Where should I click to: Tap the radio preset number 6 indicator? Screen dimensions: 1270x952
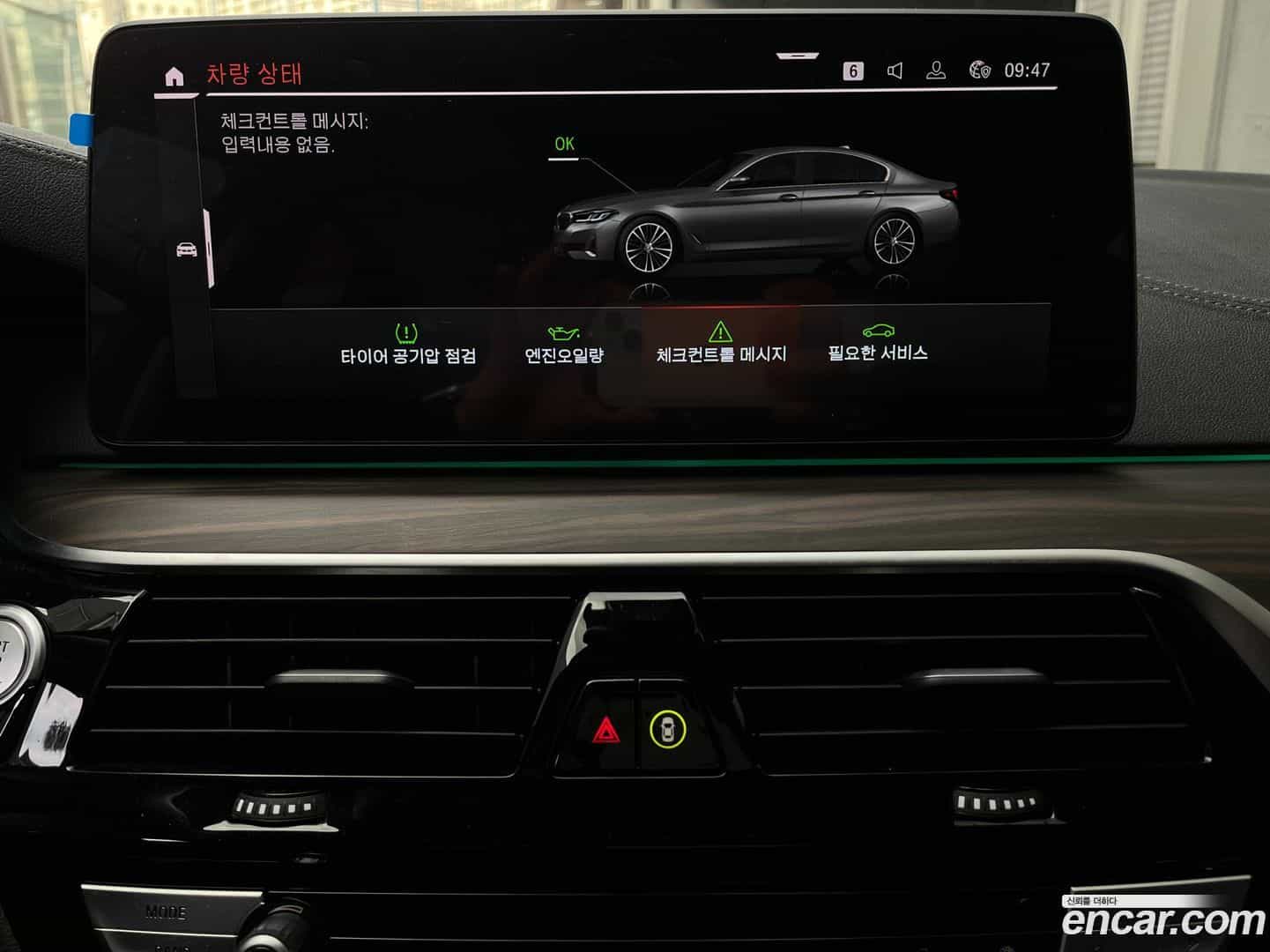(851, 69)
